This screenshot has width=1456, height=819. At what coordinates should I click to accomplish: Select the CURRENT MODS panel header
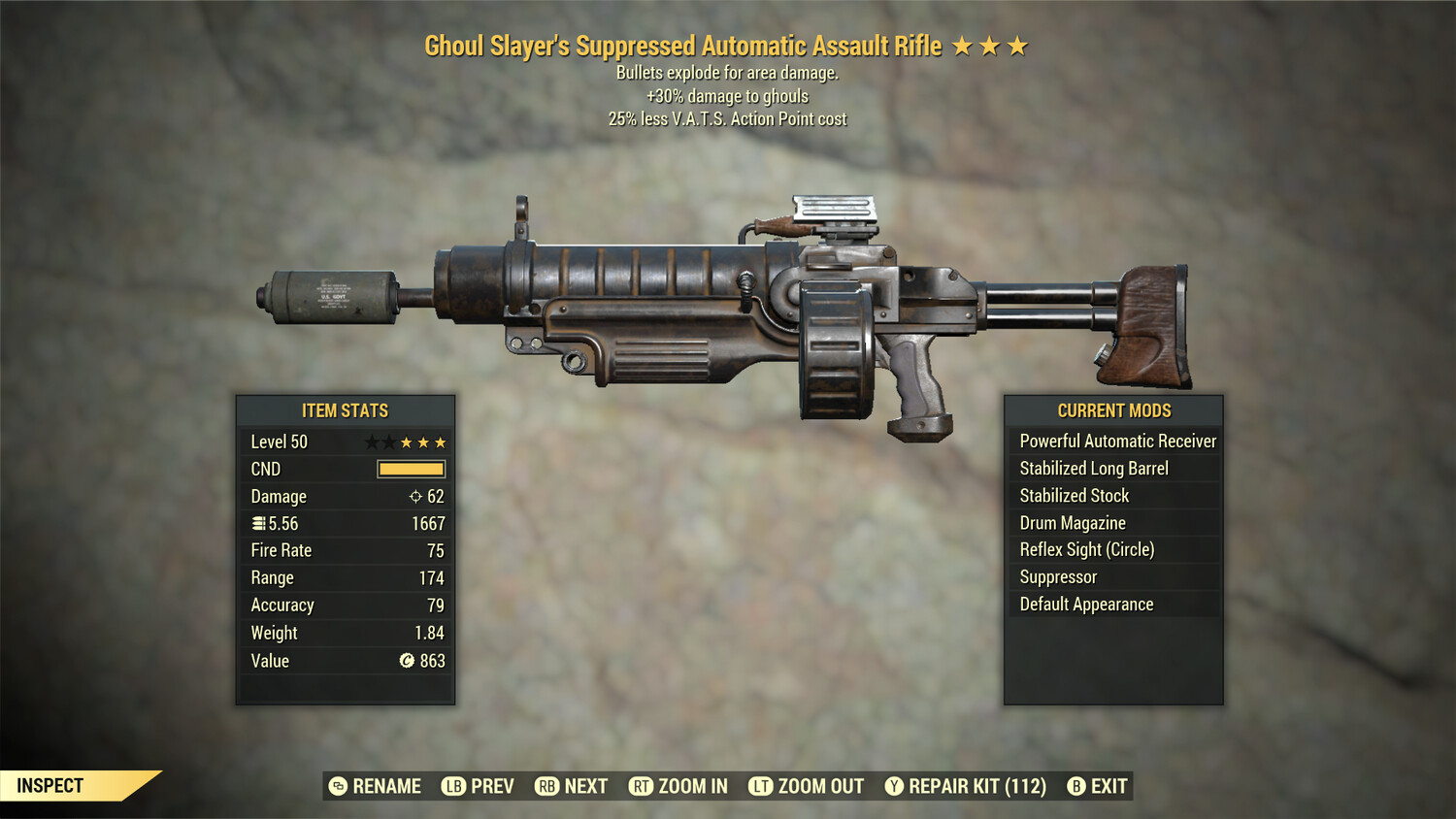click(x=1113, y=410)
